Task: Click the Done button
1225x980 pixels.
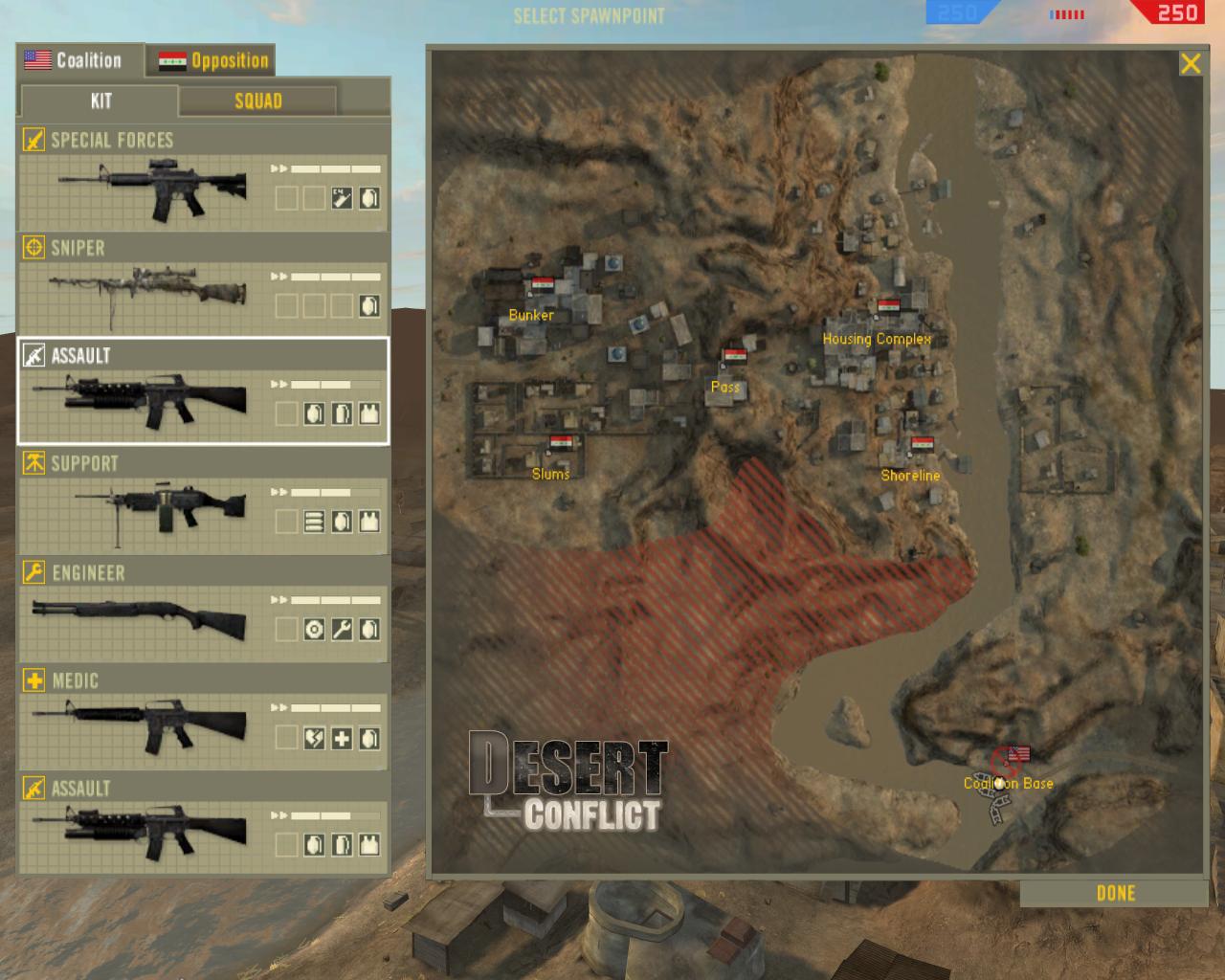Action: pos(1115,893)
